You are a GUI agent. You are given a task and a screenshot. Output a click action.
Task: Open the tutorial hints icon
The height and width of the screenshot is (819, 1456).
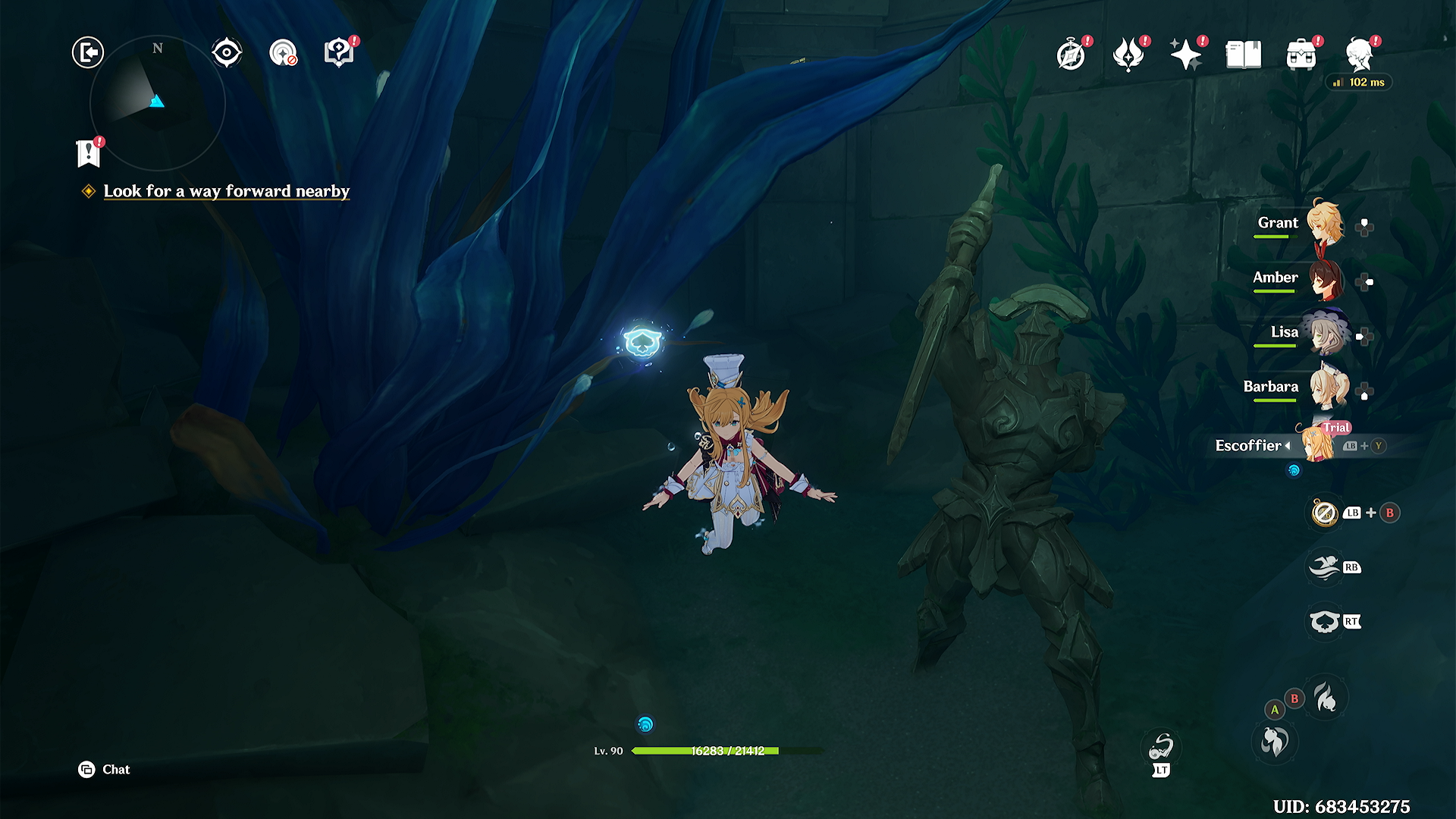pos(339,52)
